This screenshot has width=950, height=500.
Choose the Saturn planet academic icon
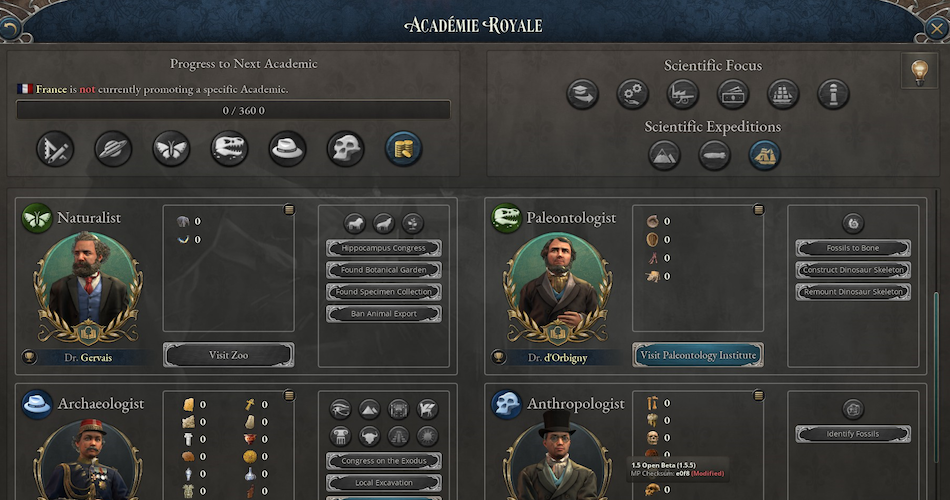(x=113, y=149)
